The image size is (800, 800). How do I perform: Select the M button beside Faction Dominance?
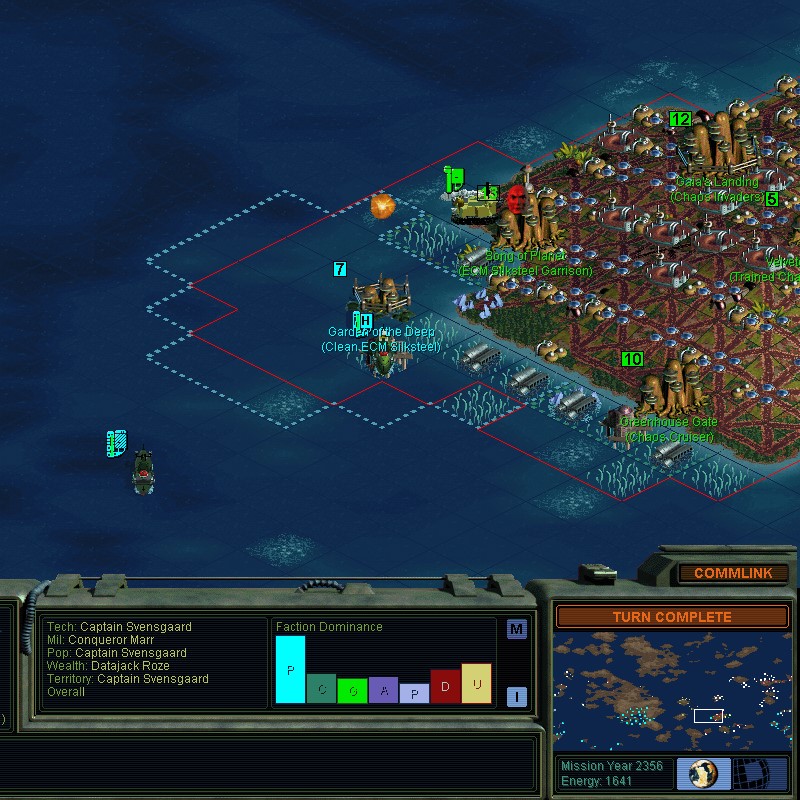pyautogui.click(x=516, y=629)
